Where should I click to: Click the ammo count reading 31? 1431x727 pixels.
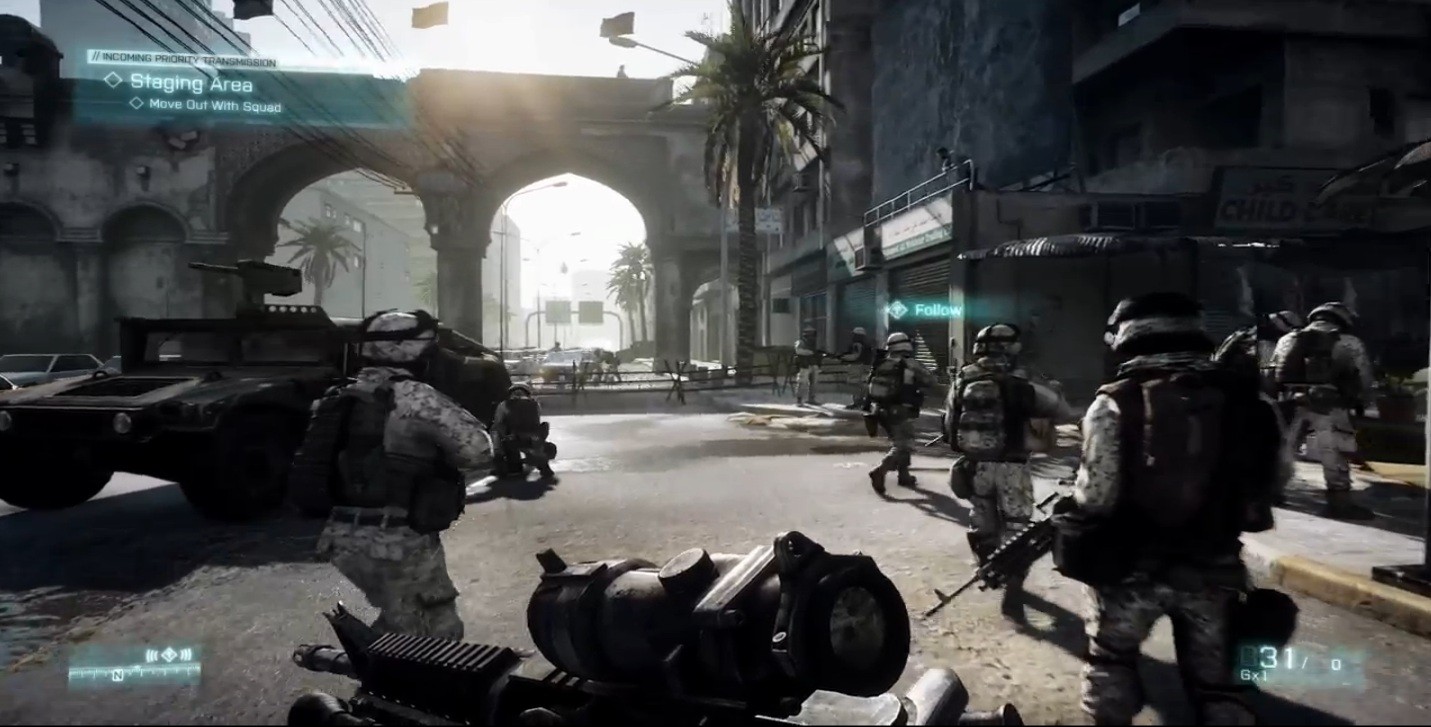pyautogui.click(x=1275, y=656)
